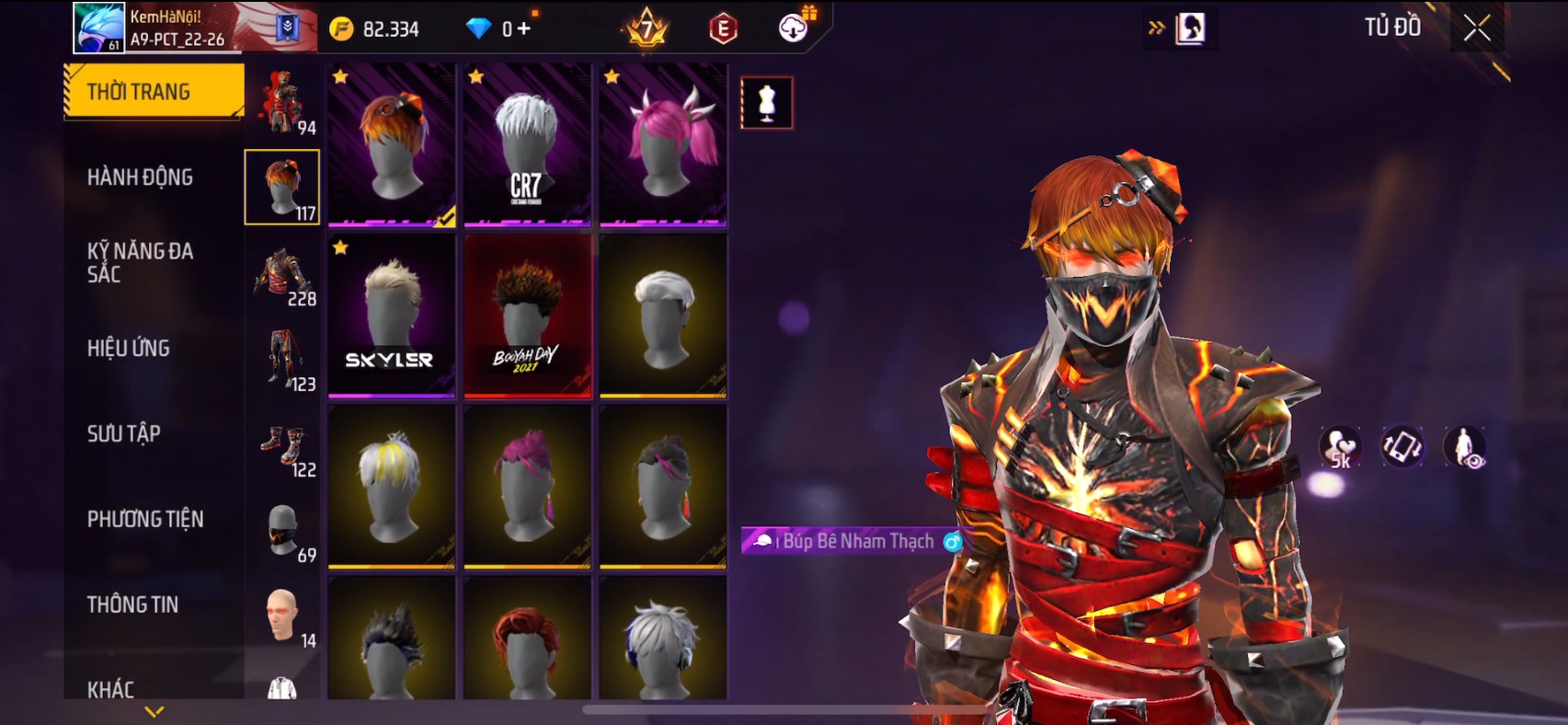Select the Hiệu Ứng tab
Viewport: 1568px width, 725px height.
point(129,348)
